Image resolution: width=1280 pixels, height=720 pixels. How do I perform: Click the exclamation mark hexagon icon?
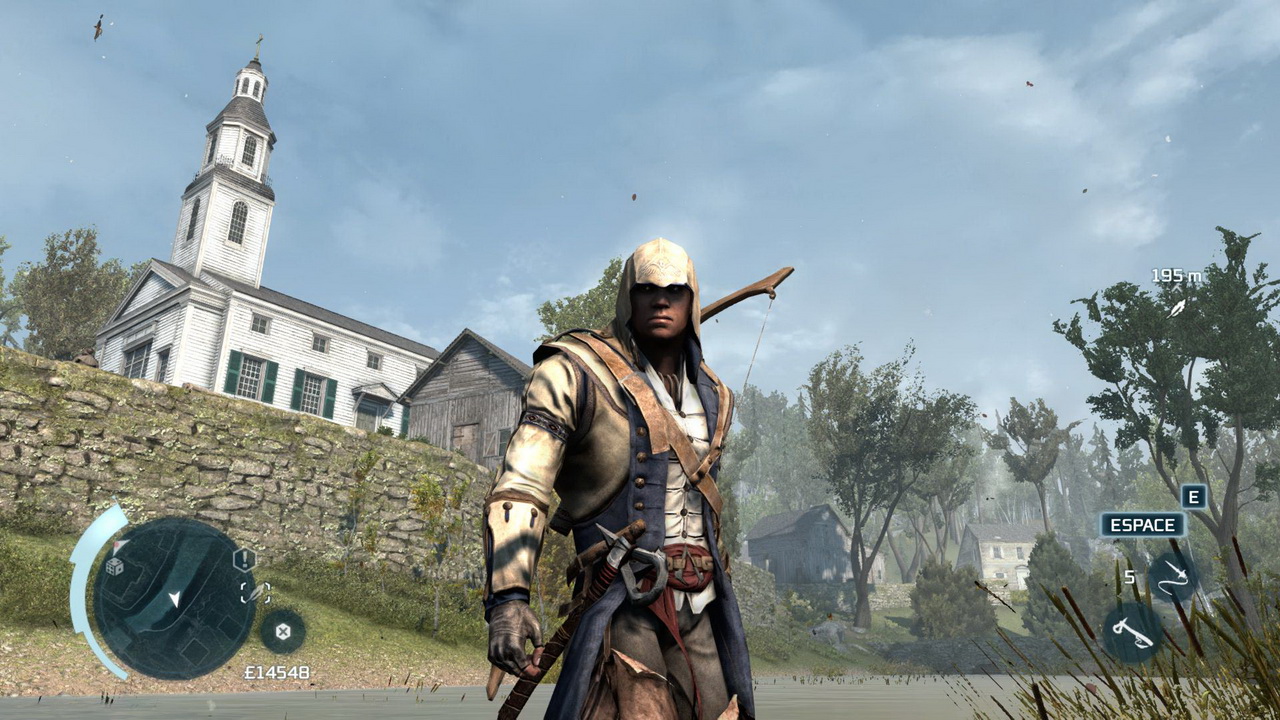[x=244, y=560]
